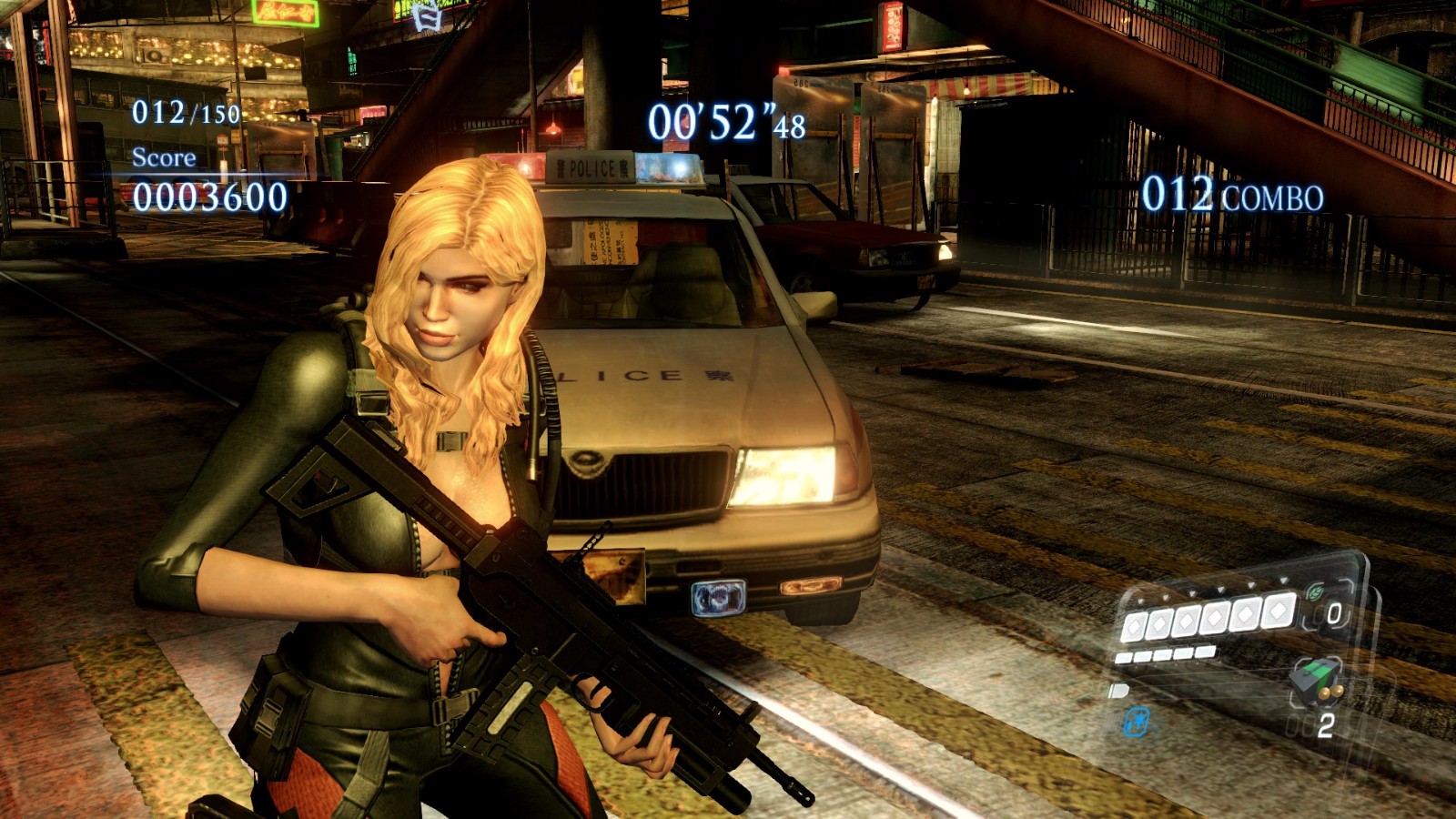Click the blue skill icon
This screenshot has width=1456, height=819.
click(1137, 722)
